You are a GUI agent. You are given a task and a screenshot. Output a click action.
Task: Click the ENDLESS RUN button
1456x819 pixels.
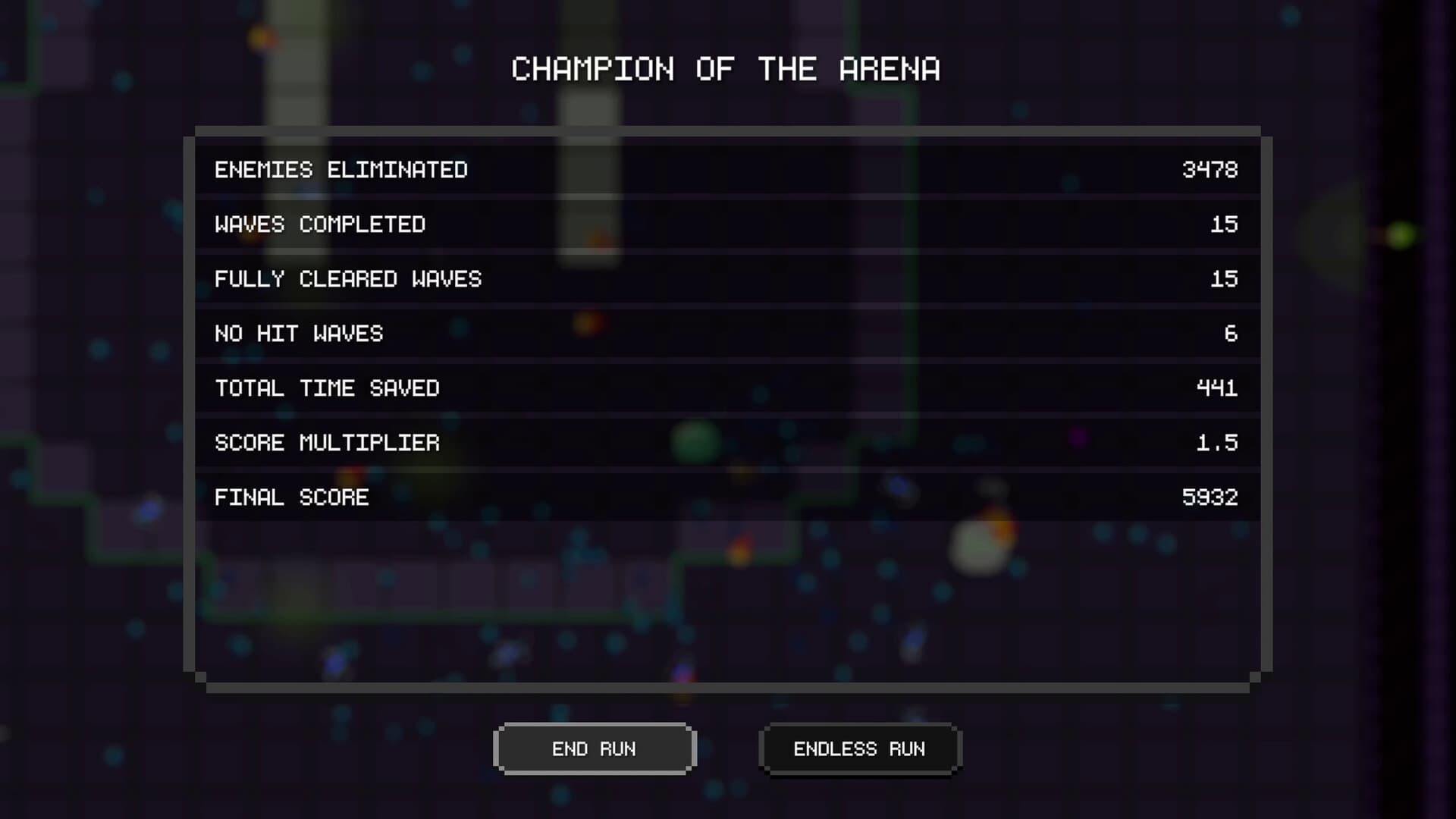[860, 748]
